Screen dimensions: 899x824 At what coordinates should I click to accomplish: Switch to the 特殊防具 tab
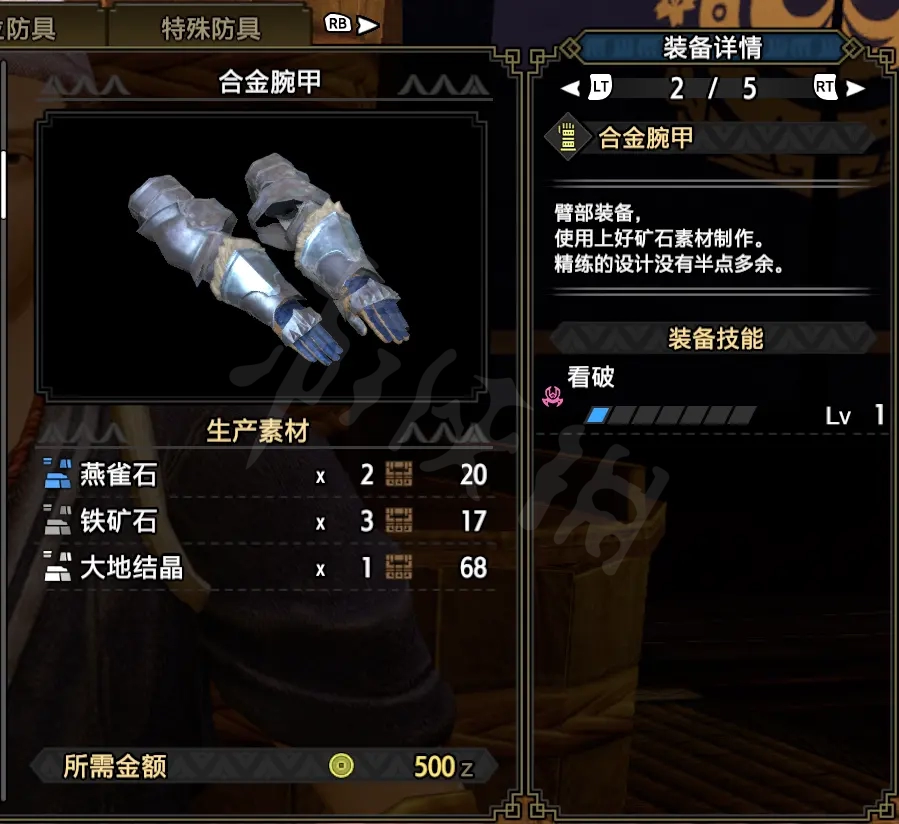click(210, 29)
